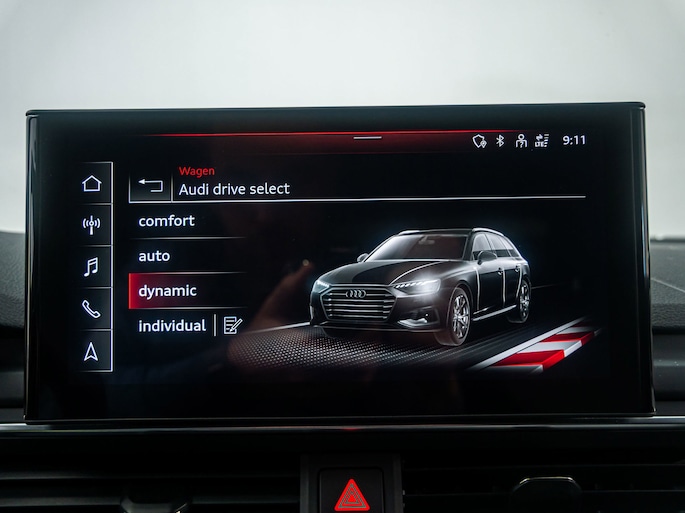Select the individual drive mode
The image size is (685, 513).
172,326
